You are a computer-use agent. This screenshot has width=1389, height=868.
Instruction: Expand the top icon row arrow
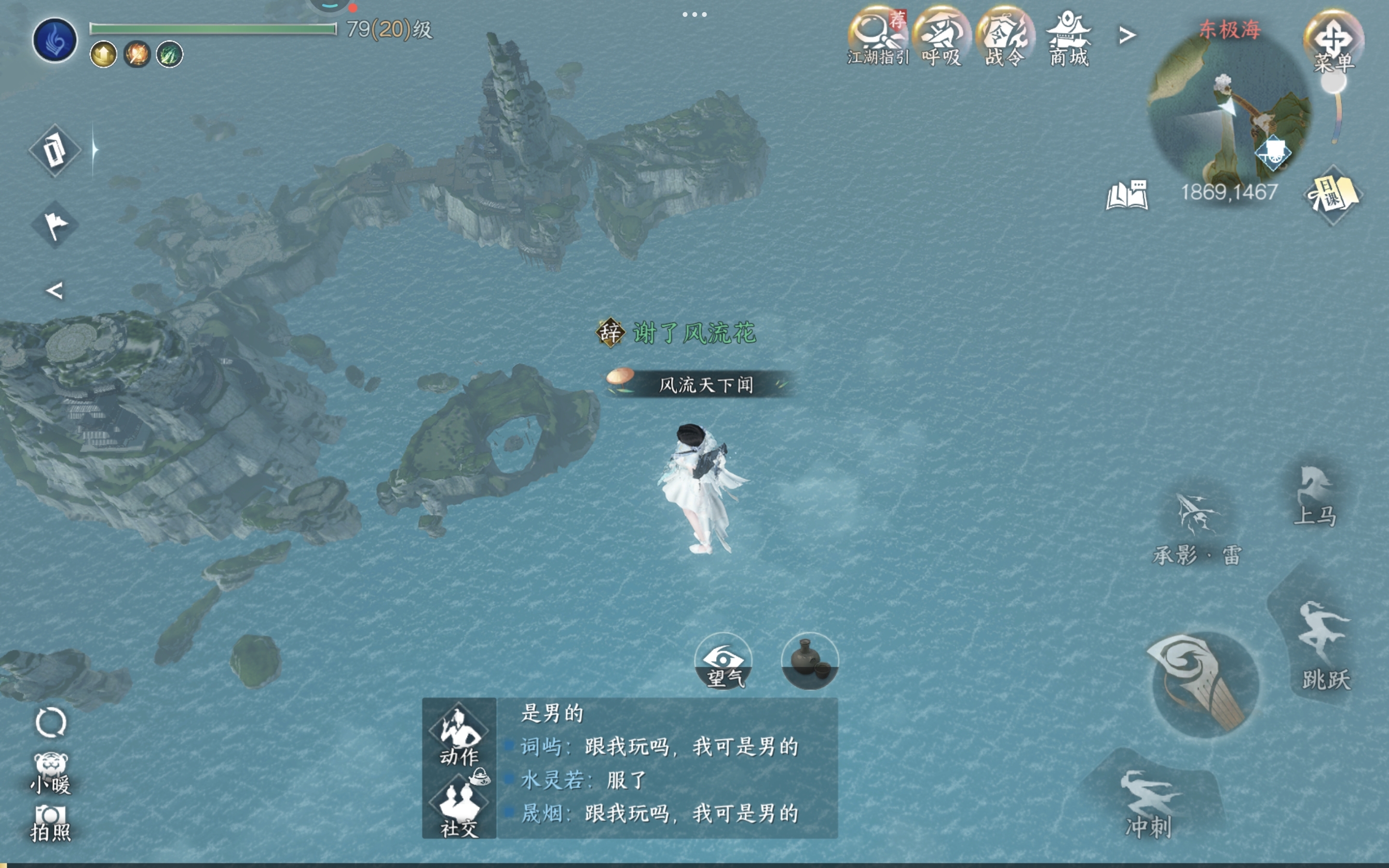1127,36
